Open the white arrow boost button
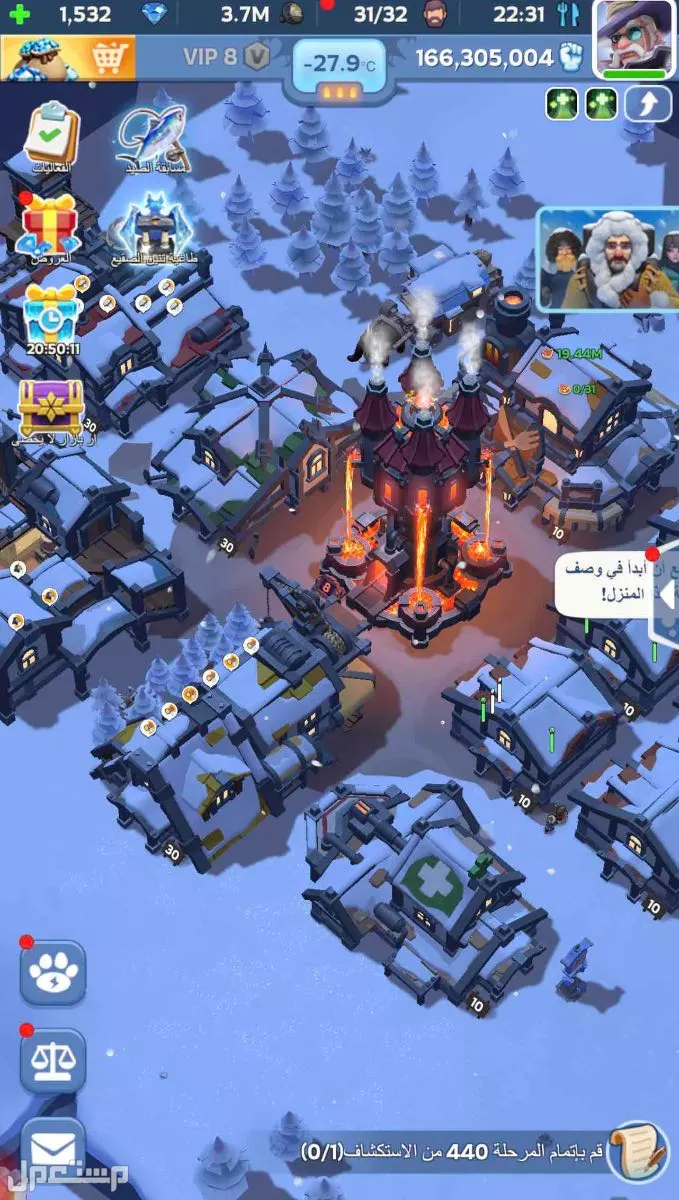The height and width of the screenshot is (1200, 679). tap(648, 103)
